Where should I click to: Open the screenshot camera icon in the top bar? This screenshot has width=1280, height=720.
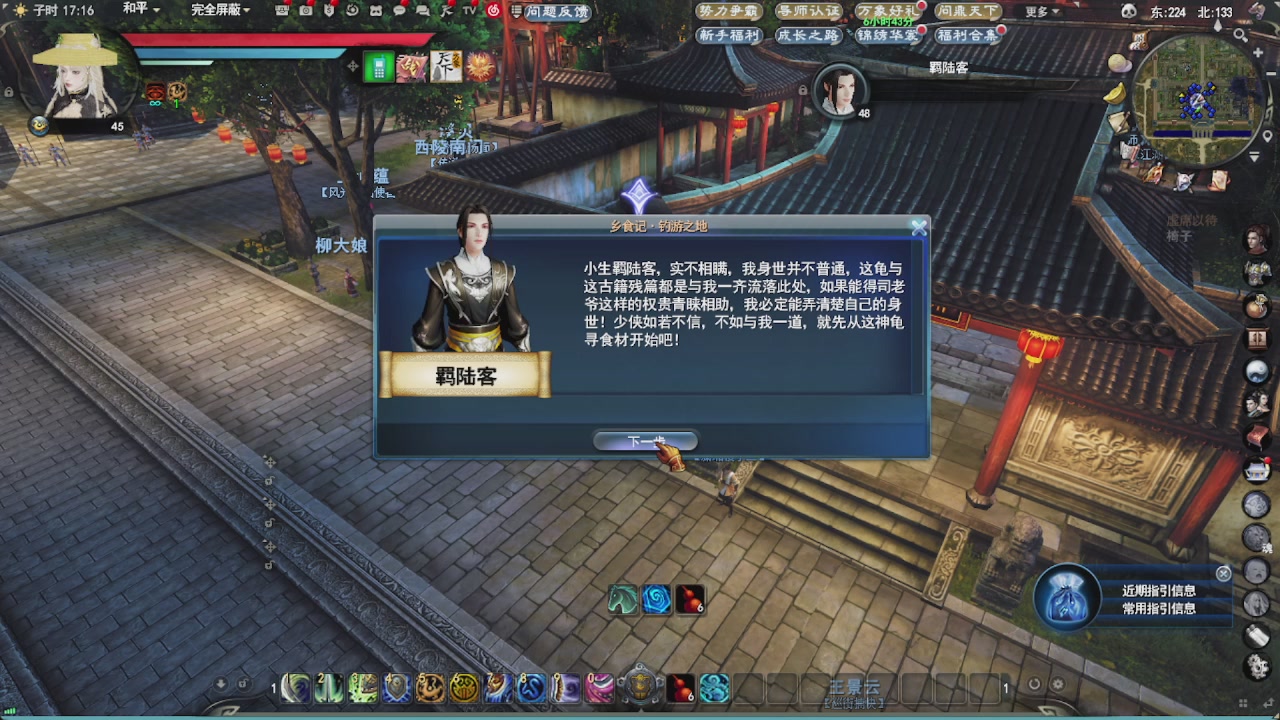tap(304, 11)
